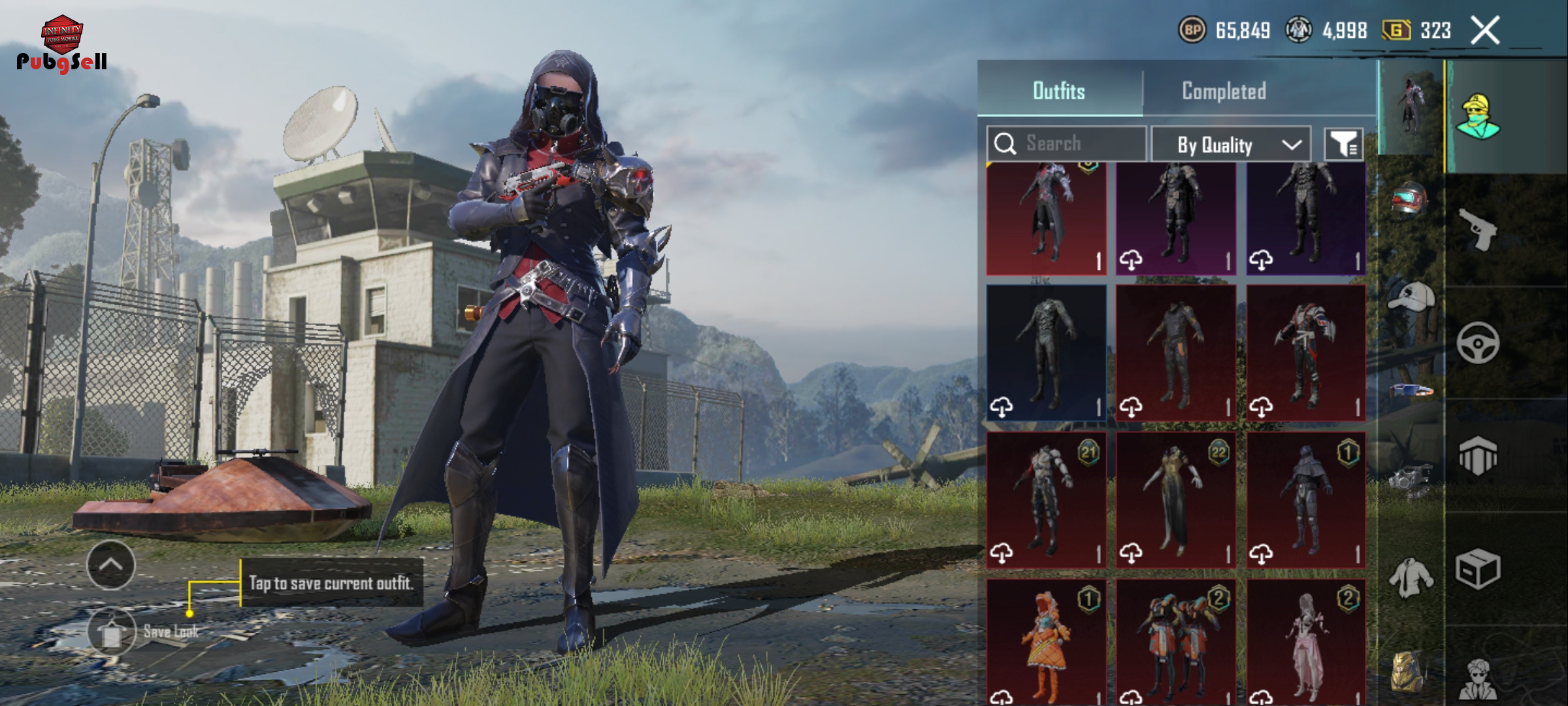Select the blue navy outfit thumbnail
1568x706 pixels.
pyautogui.click(x=1046, y=353)
